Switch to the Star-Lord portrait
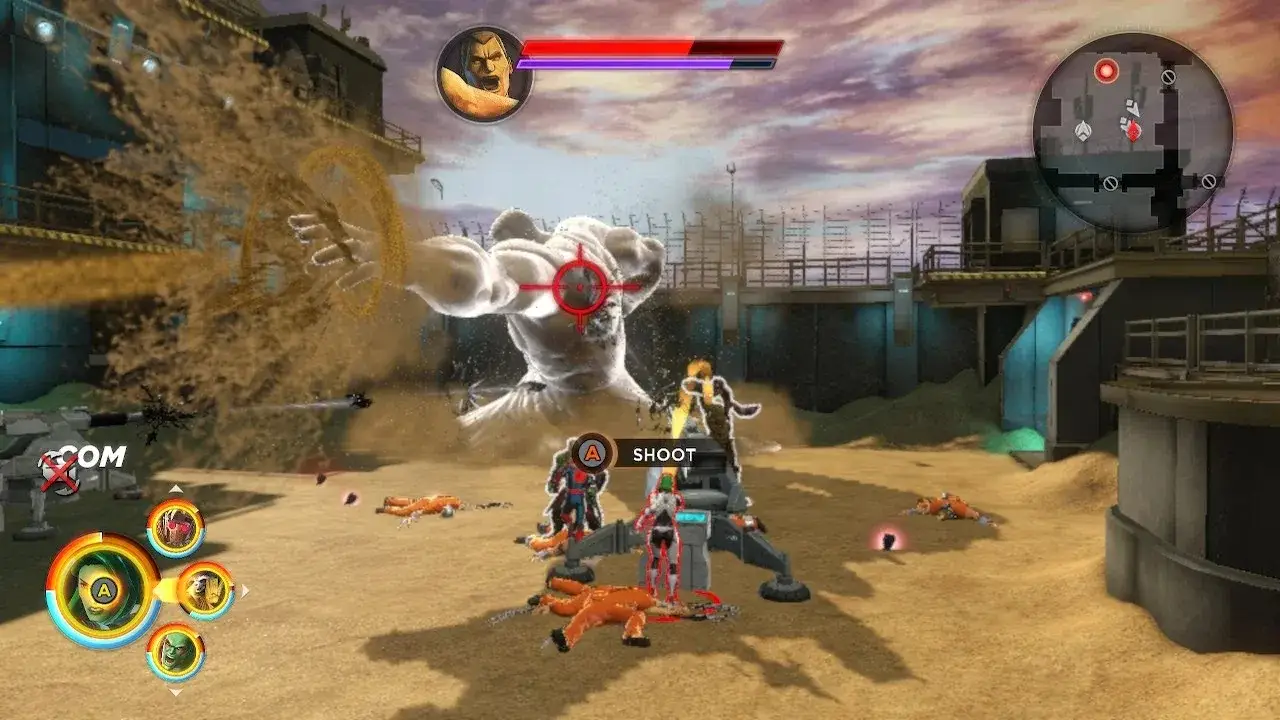 176,527
